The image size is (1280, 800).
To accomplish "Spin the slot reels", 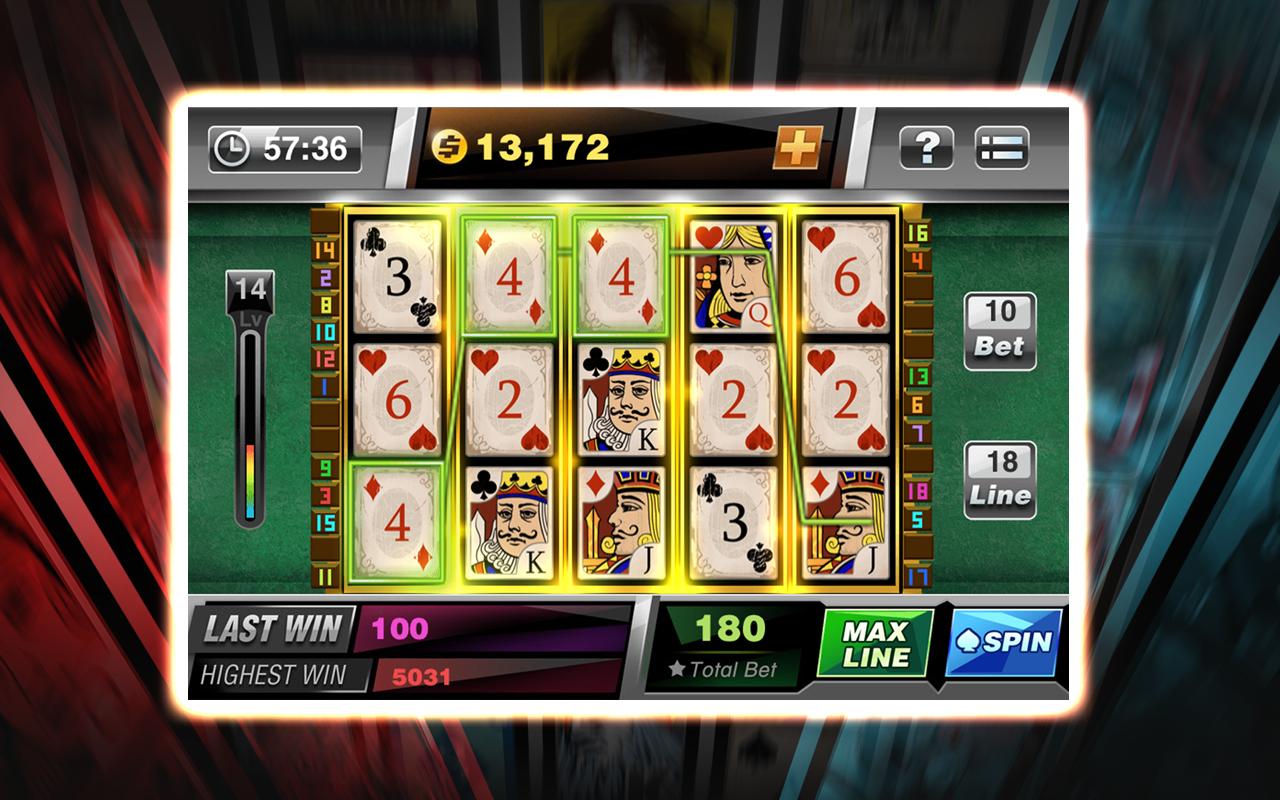I will click(x=1004, y=642).
